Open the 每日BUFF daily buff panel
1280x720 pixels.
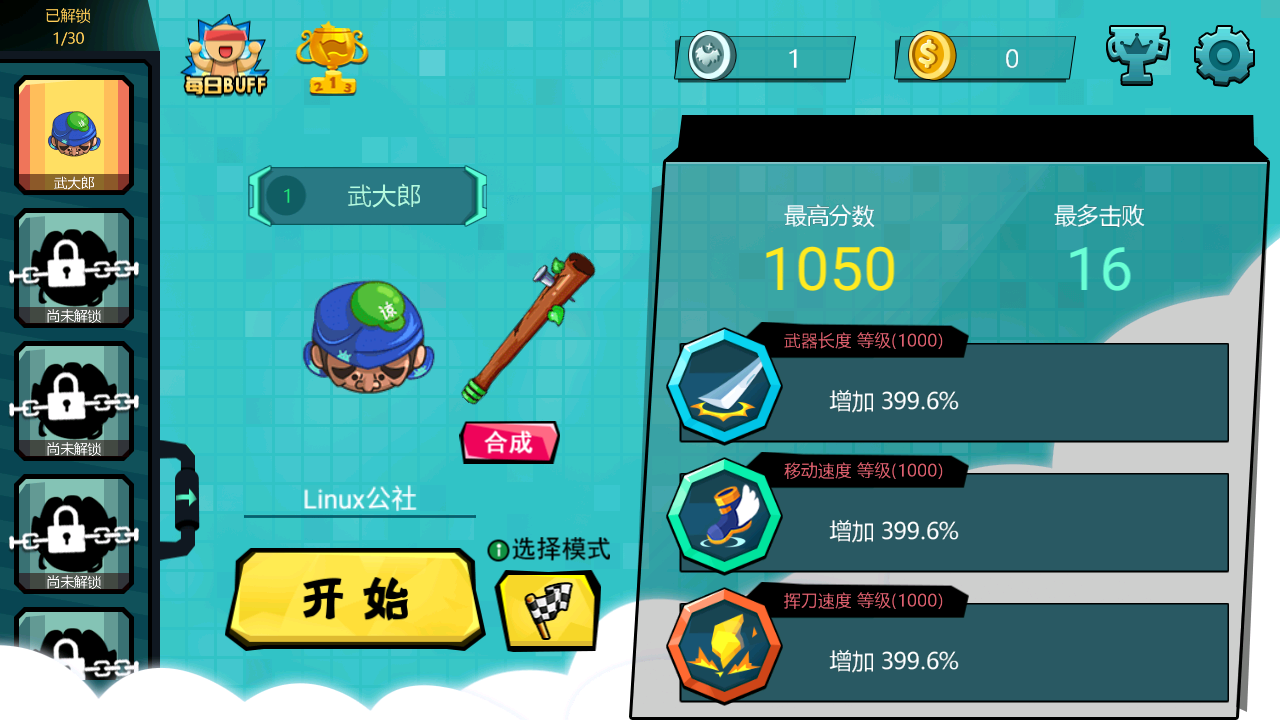223,55
